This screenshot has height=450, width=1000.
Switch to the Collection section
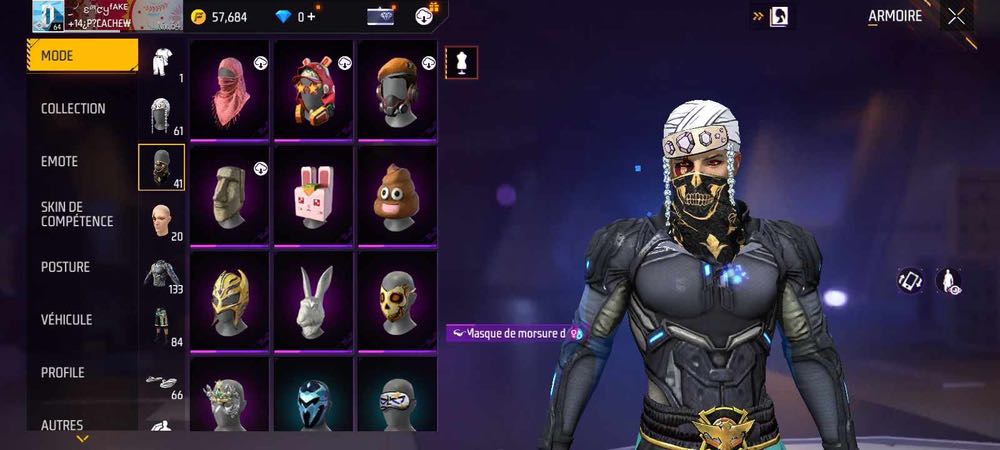point(73,109)
